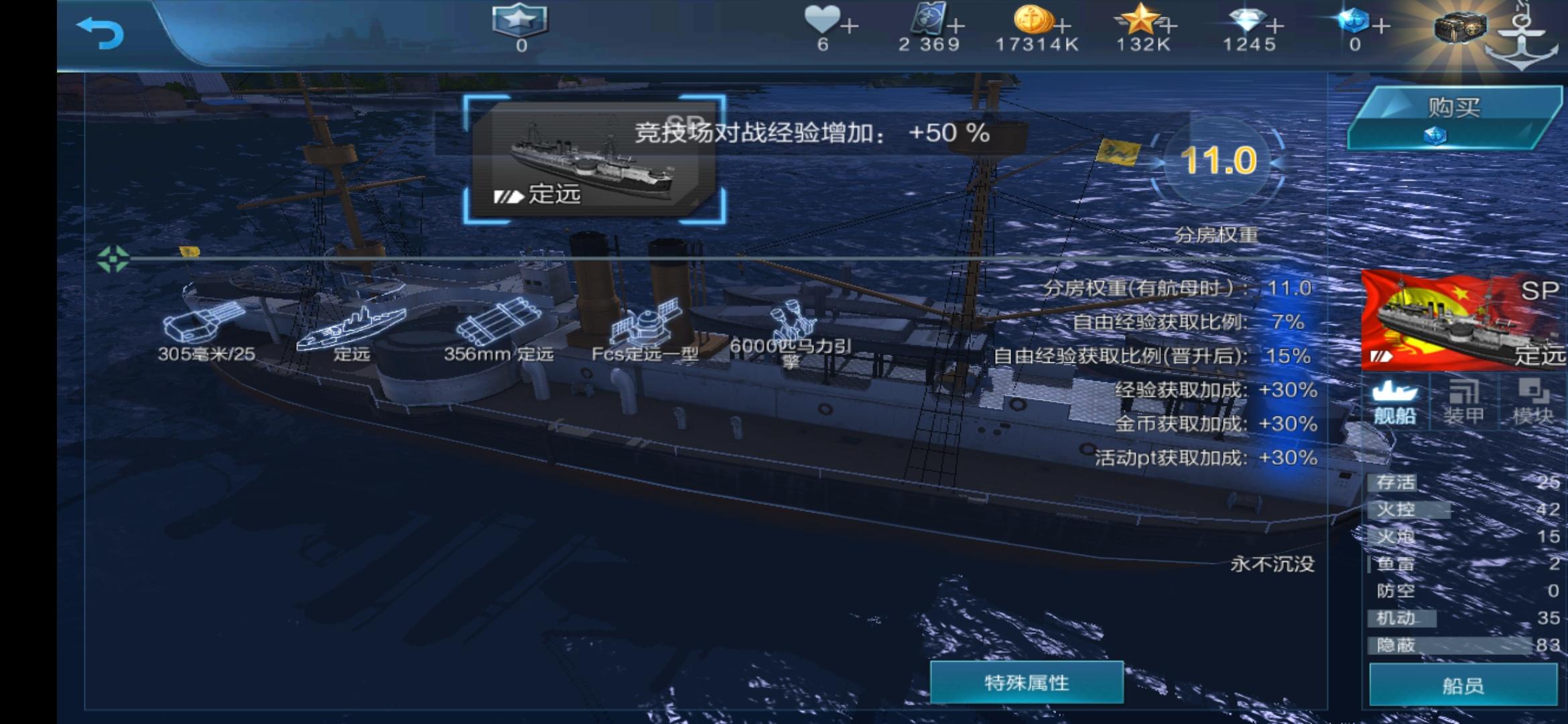
Task: Click the plus beside the gold 17314K
Action: pos(1062,25)
